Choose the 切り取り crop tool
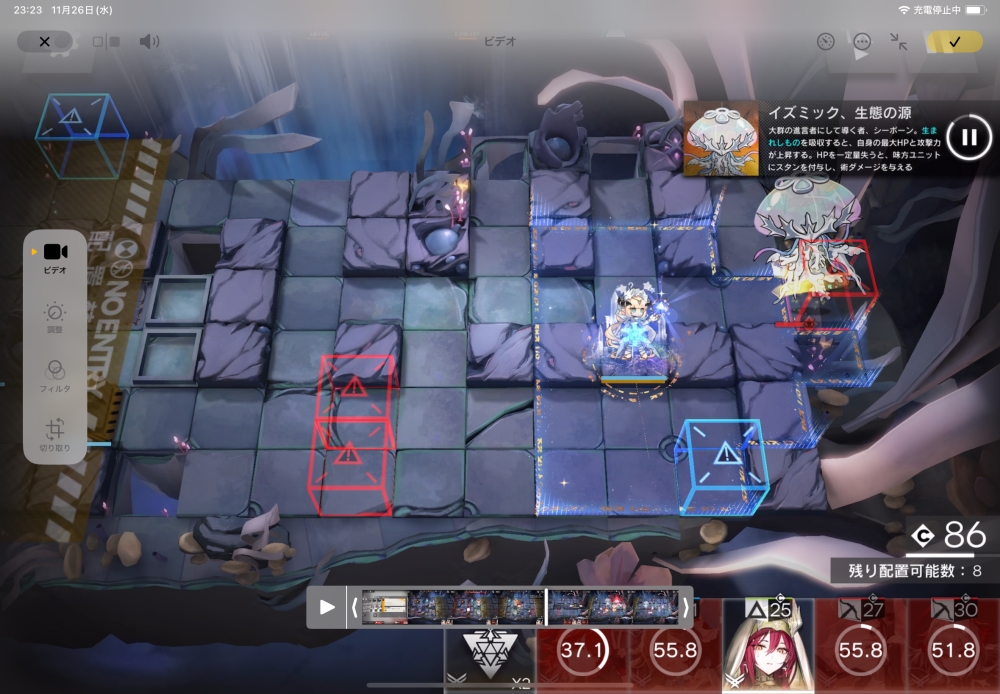1000x694 pixels. click(x=55, y=435)
